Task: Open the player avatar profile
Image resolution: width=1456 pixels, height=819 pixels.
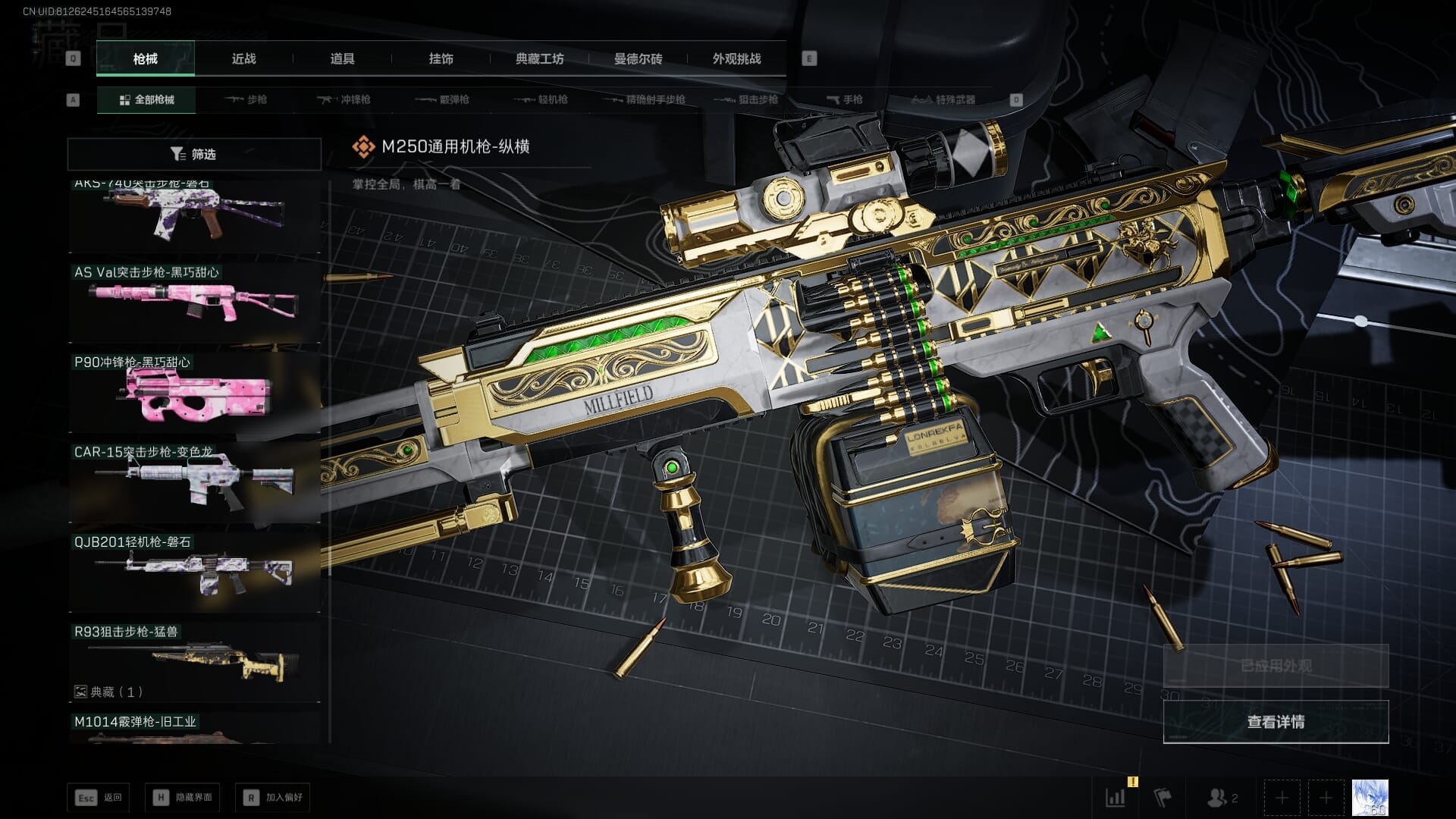Action: [1370, 798]
